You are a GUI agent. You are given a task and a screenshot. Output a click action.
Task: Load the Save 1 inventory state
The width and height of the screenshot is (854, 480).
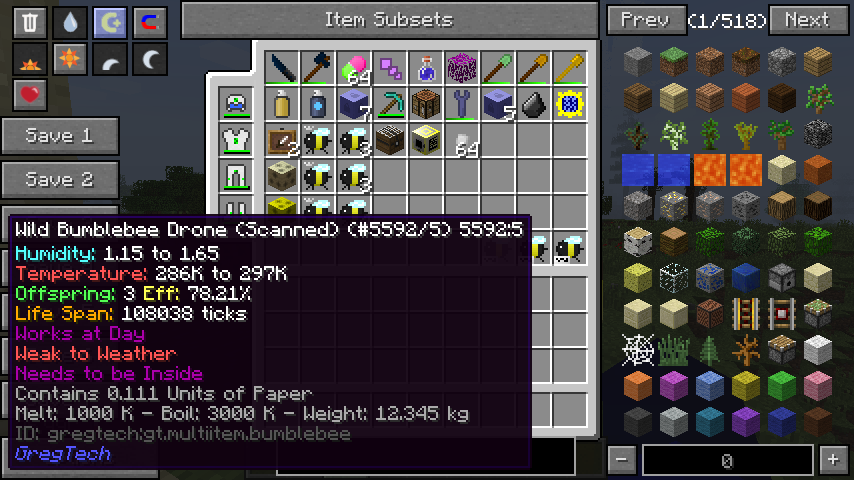coord(59,136)
